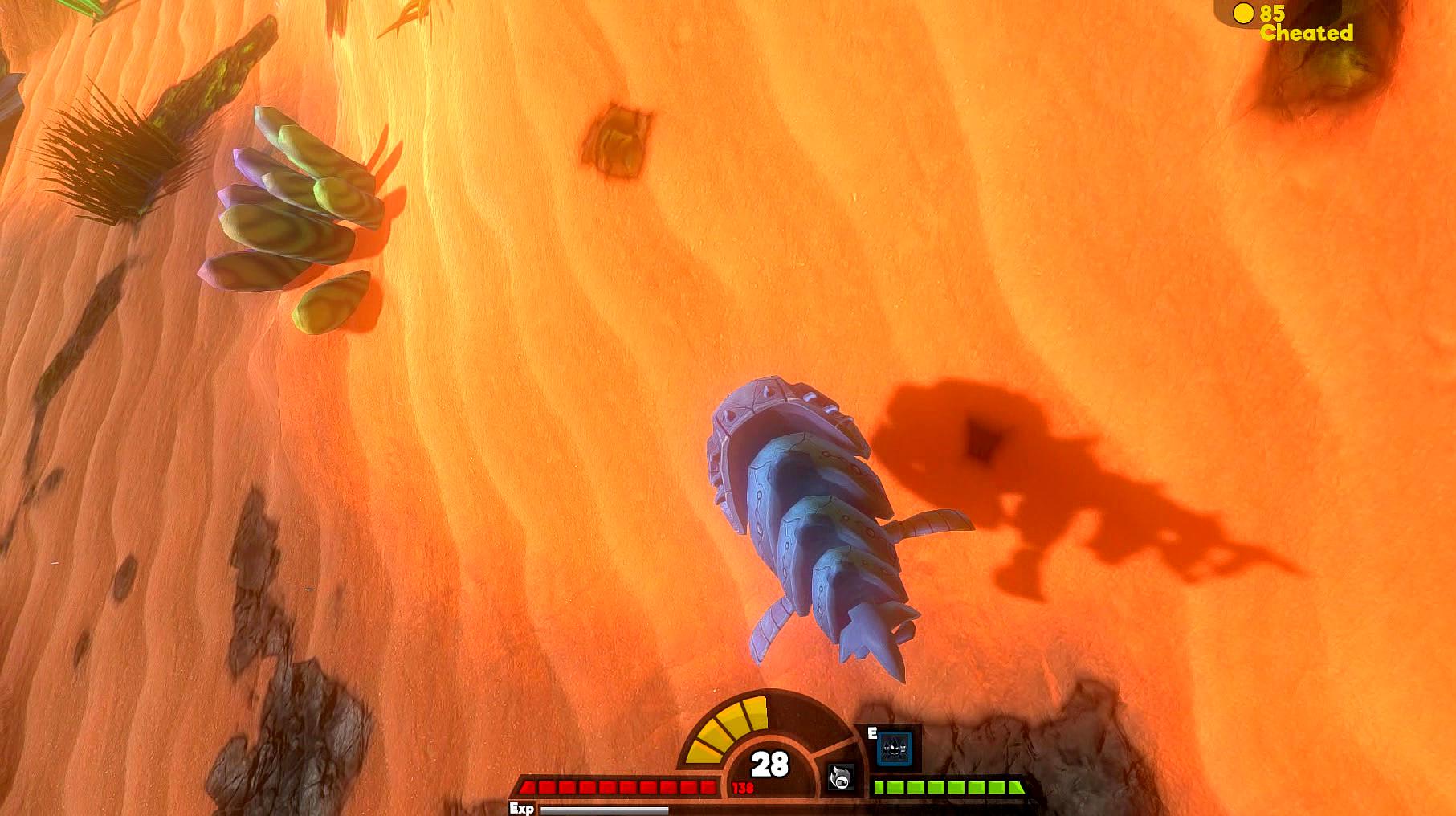Screen dimensions: 1456x816
Task: Activate the blue shadow-creatures ability icon
Action: tap(894, 748)
